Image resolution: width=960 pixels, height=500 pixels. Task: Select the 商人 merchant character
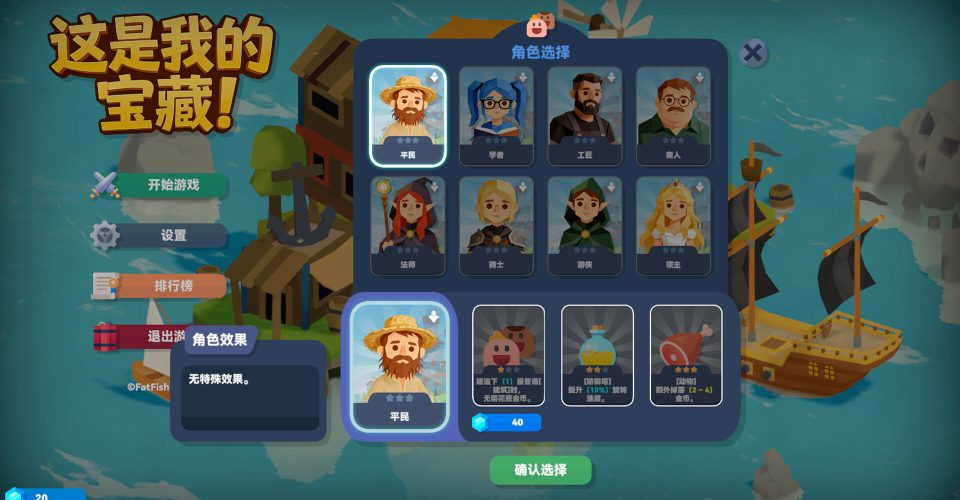point(673,114)
